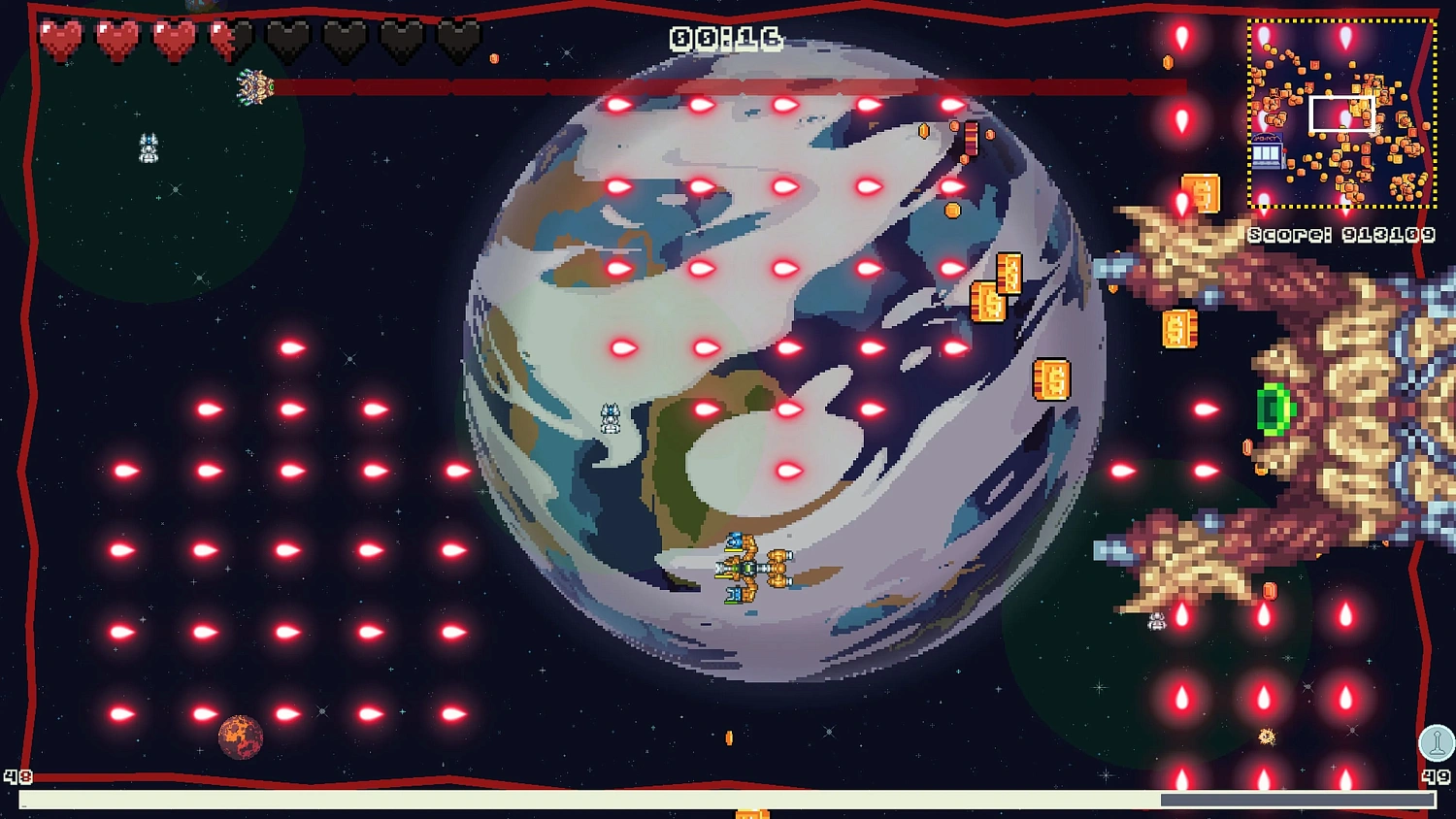Viewport: 1456px width, 819px height.
Task: Select the 00:16 timer at the top
Action: 725,39
